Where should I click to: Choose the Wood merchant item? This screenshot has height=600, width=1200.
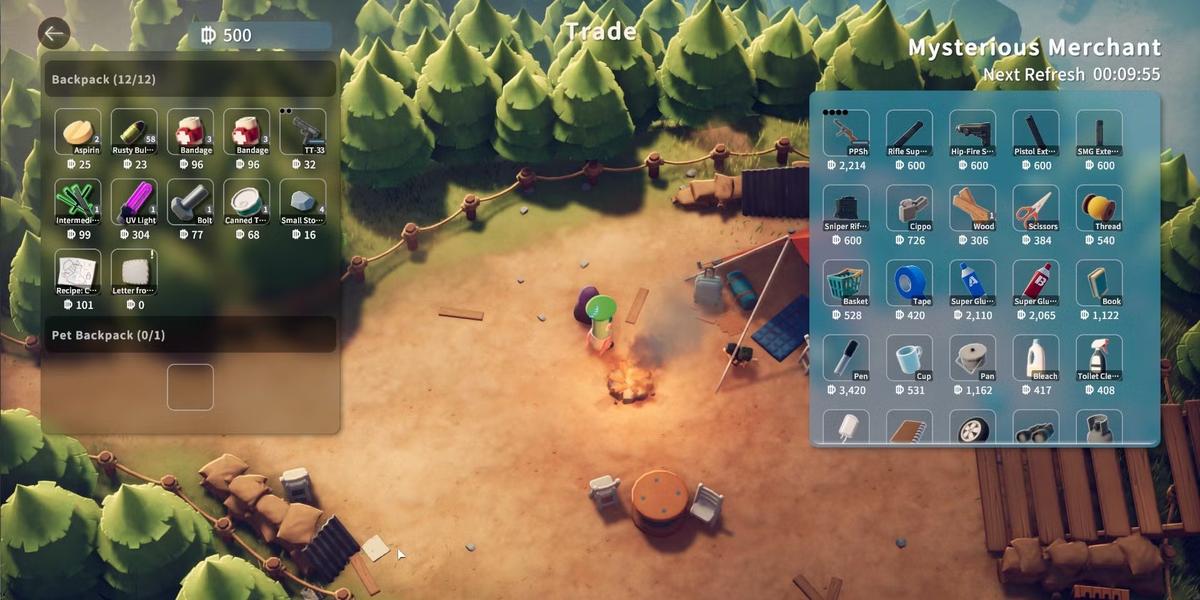point(972,208)
